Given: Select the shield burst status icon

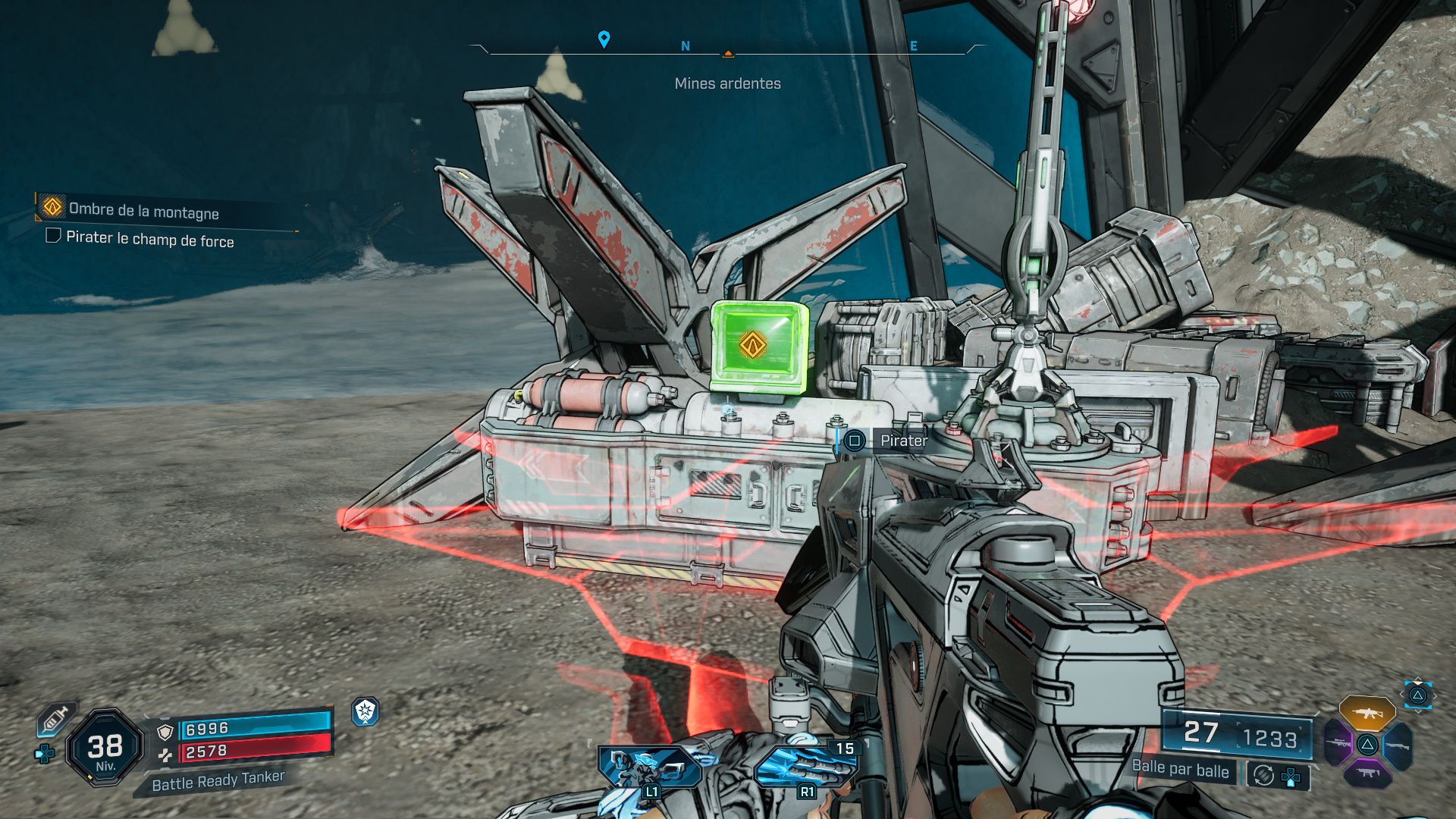Looking at the screenshot, I should (x=366, y=711).
